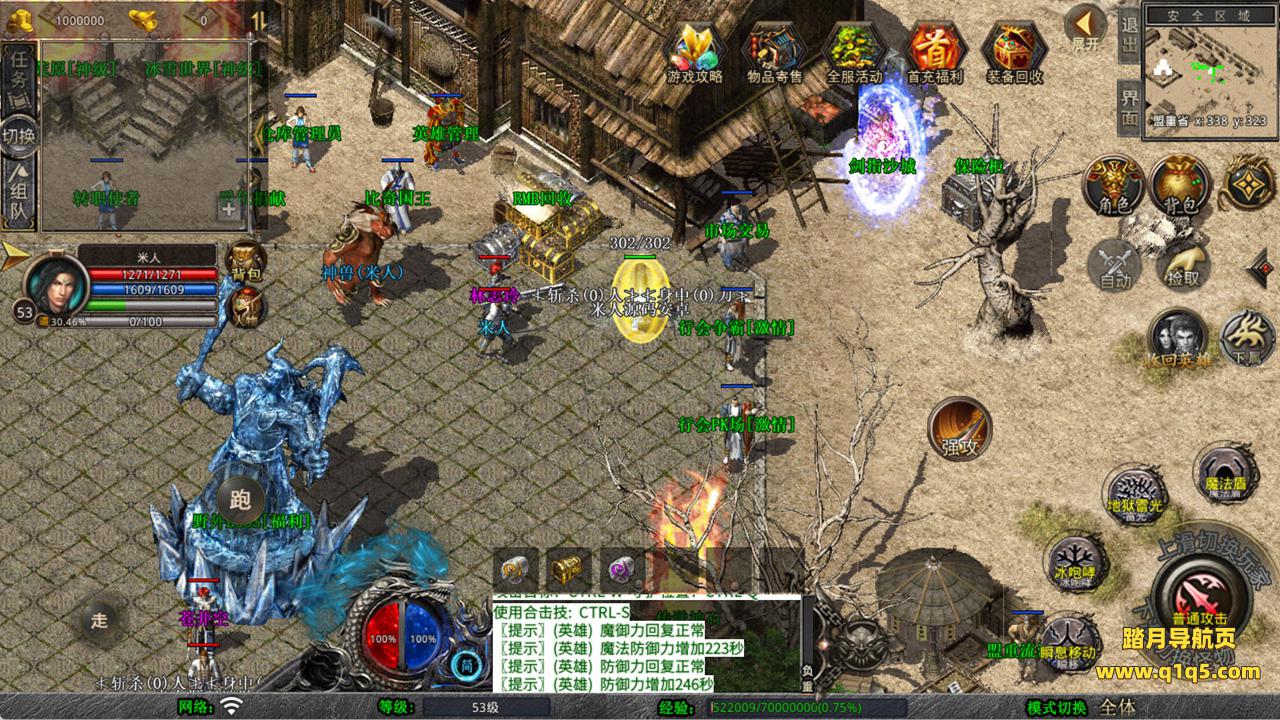This screenshot has height=720, width=1280.
Task: Show the 全服活动 server events
Action: pos(854,50)
